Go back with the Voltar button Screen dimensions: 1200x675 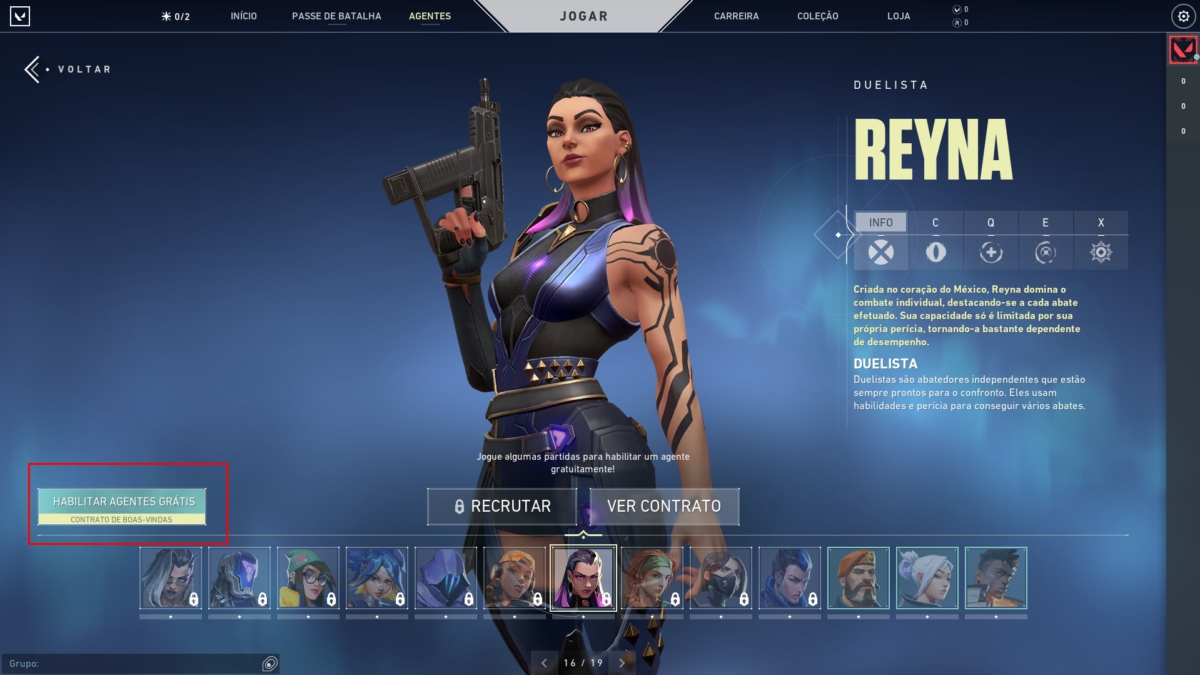68,69
